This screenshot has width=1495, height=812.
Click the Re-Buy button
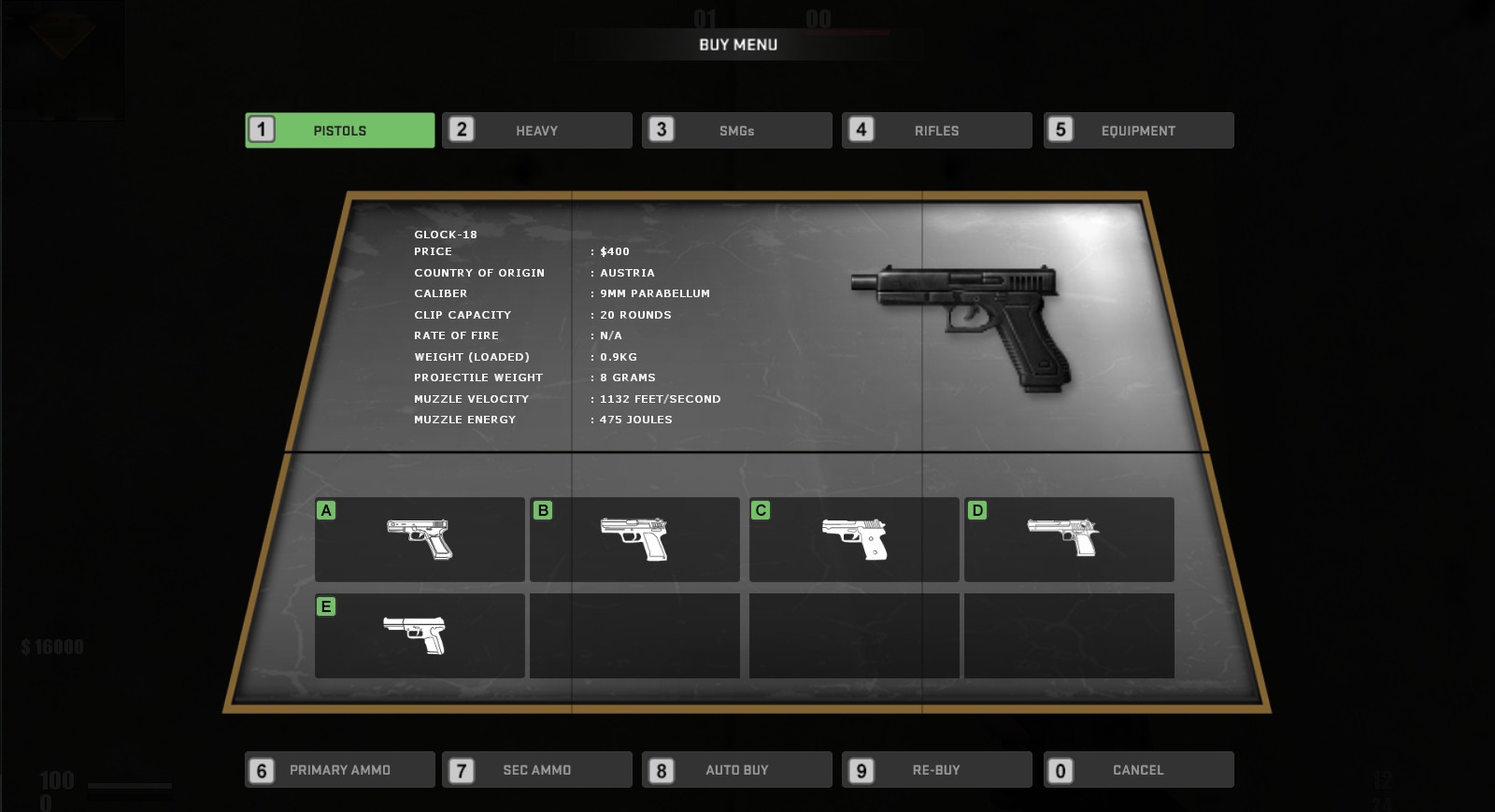[x=936, y=770]
